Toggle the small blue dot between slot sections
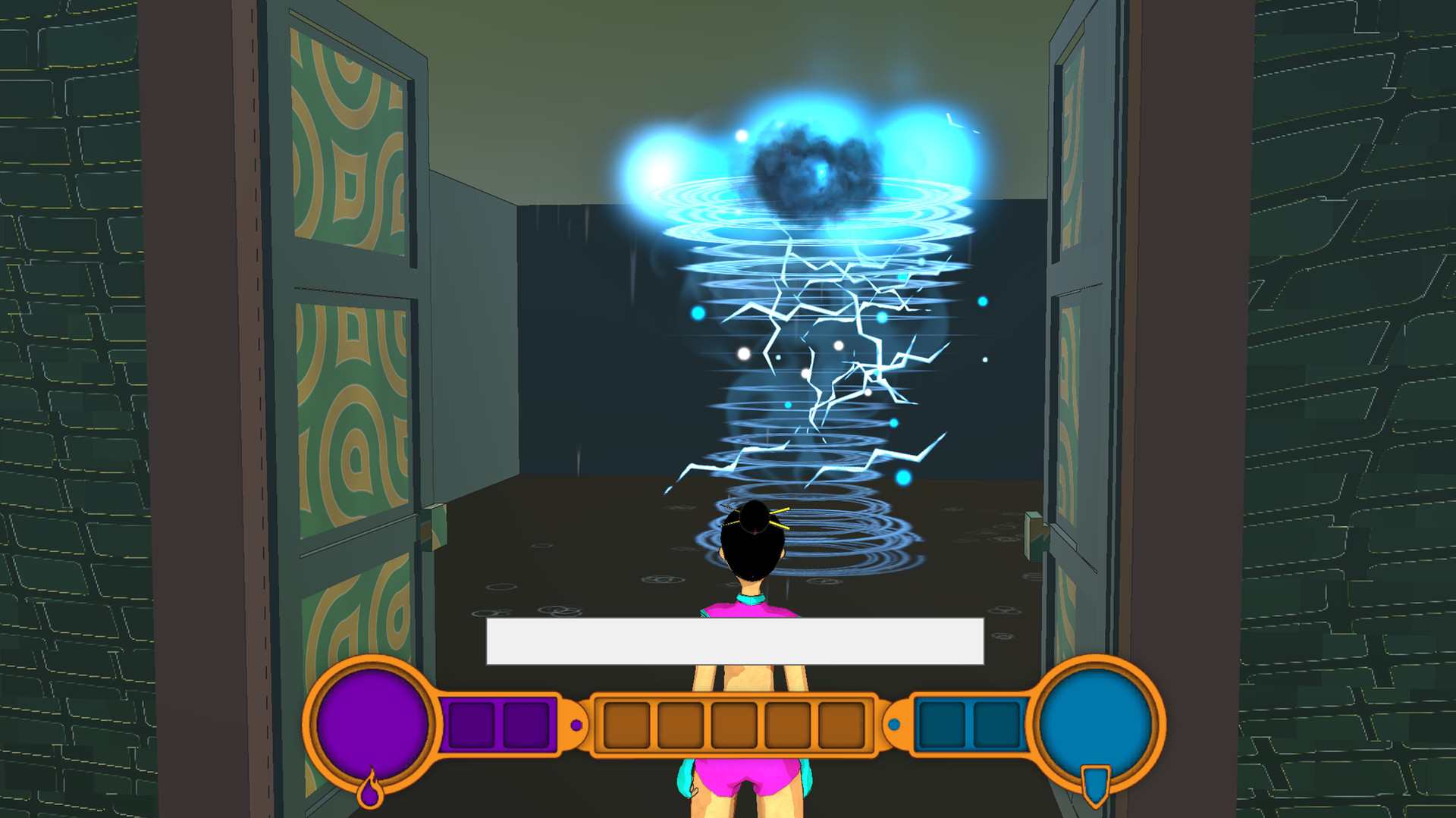 [x=895, y=726]
